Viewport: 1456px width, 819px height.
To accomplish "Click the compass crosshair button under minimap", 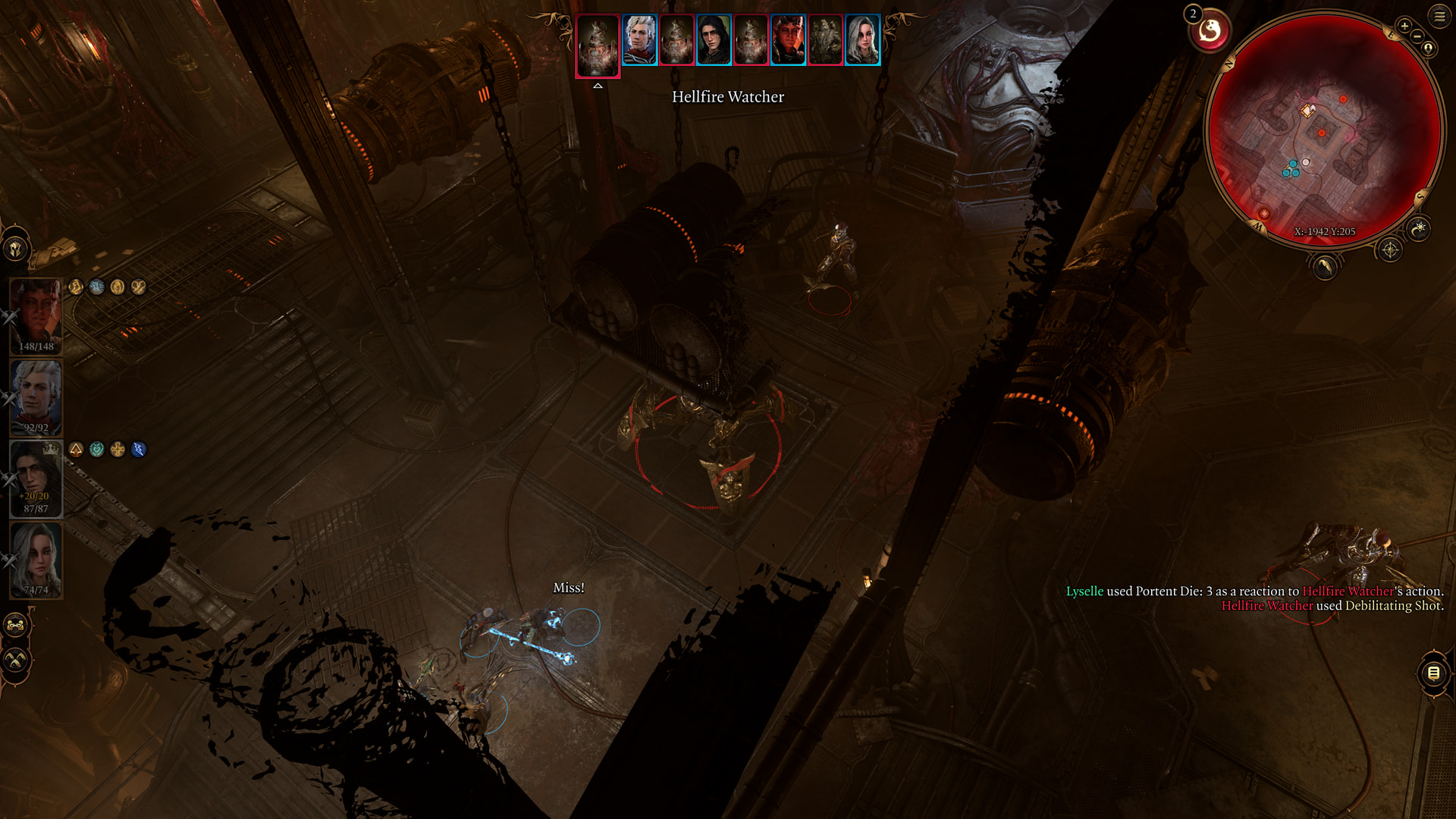I will click(1390, 250).
